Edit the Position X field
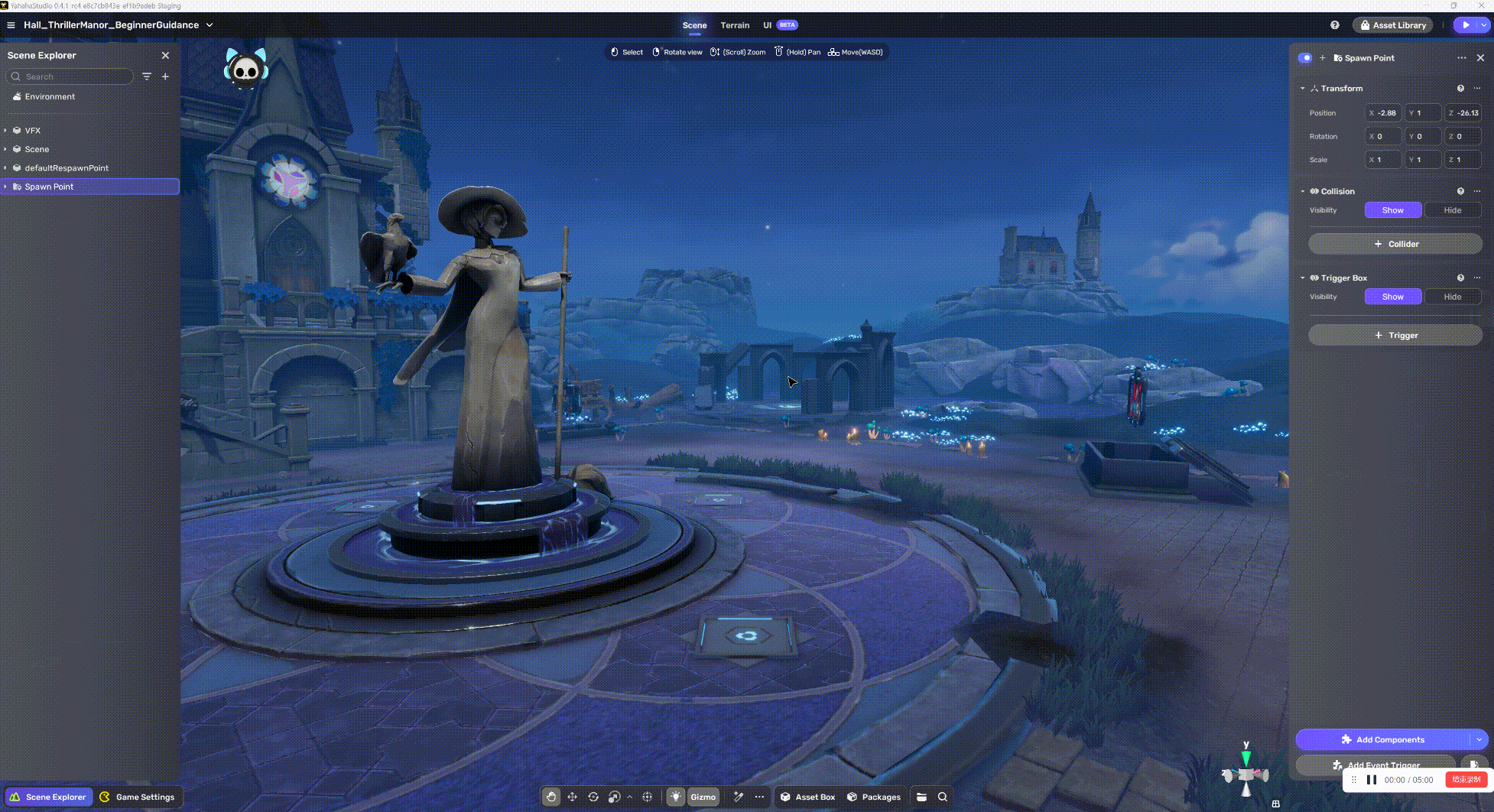 point(1385,113)
